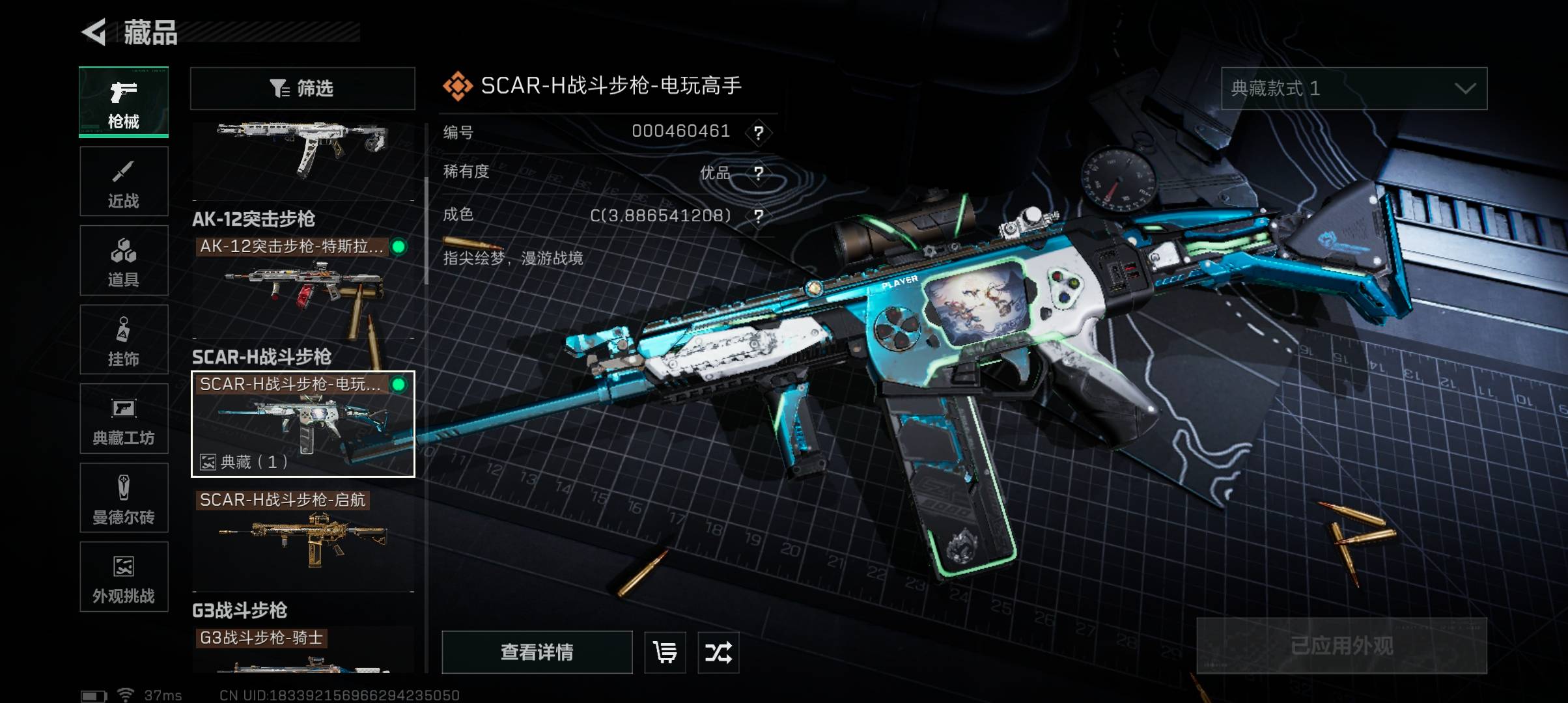Open the 成色 wear help question mark
Viewport: 1568px width, 703px height.
click(758, 216)
